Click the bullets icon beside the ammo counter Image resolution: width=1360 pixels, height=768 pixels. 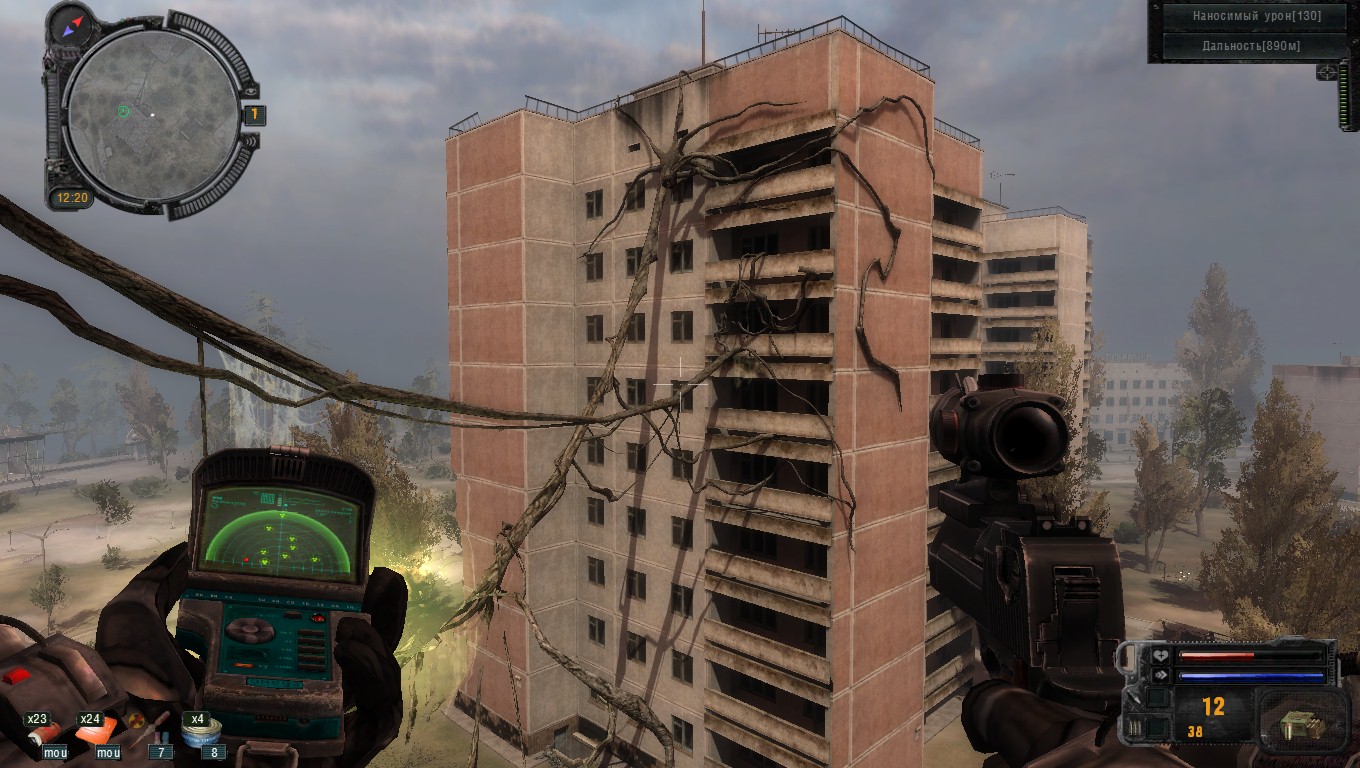[x=1134, y=727]
